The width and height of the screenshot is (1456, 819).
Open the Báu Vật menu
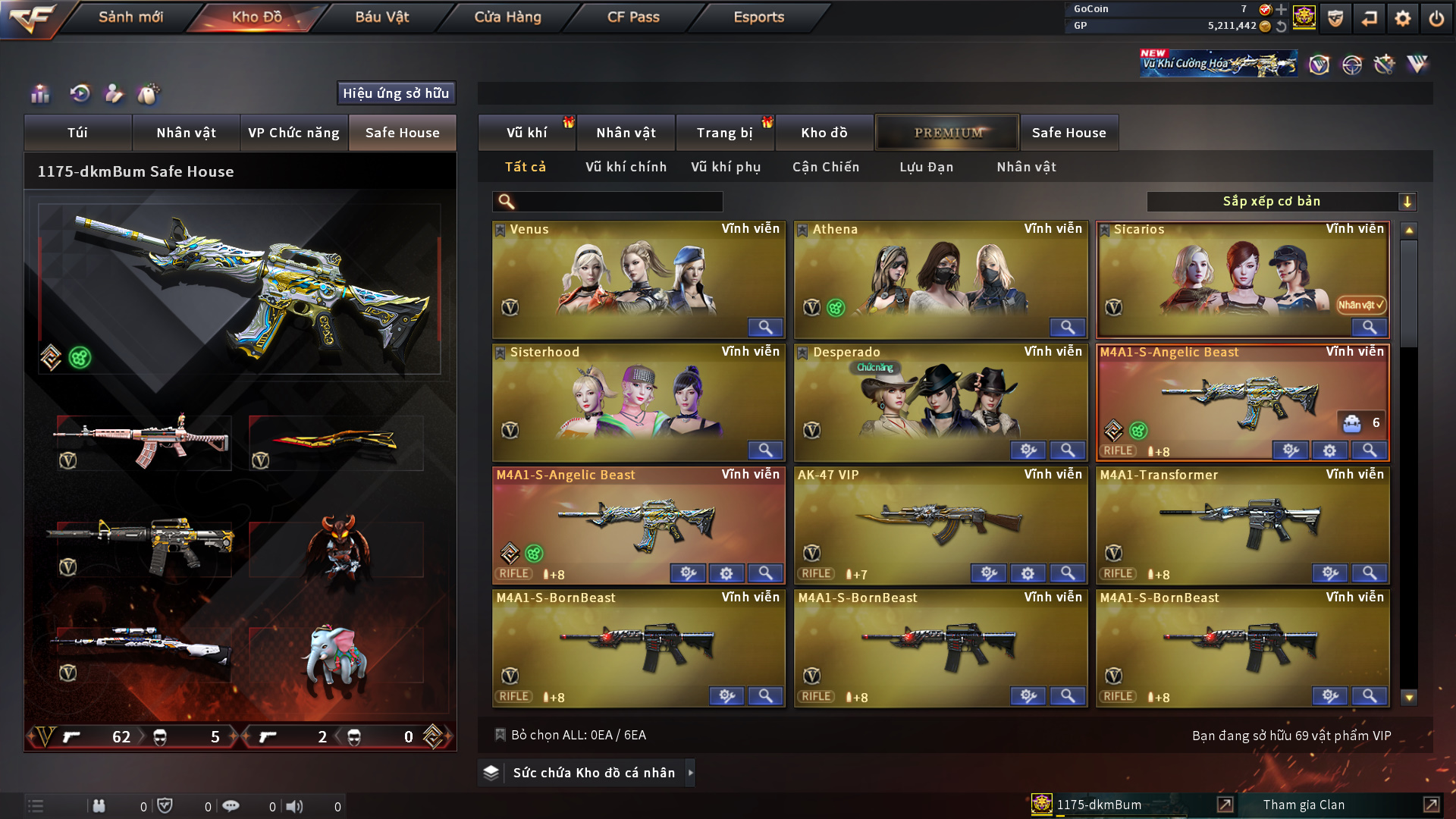click(381, 17)
